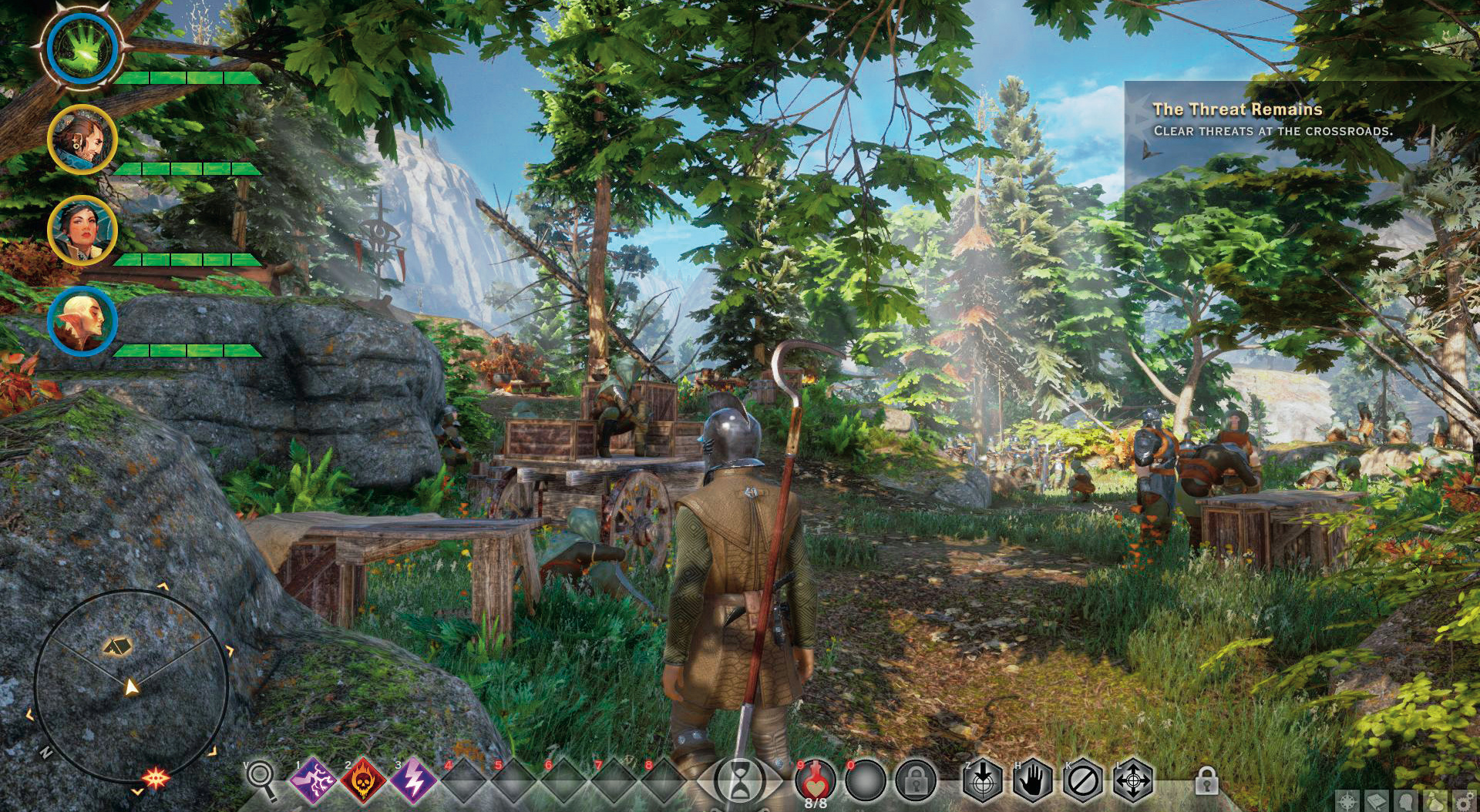Viewport: 1480px width, 812px height.
Task: Choose Solas's bald elf portrait
Action: click(x=82, y=320)
